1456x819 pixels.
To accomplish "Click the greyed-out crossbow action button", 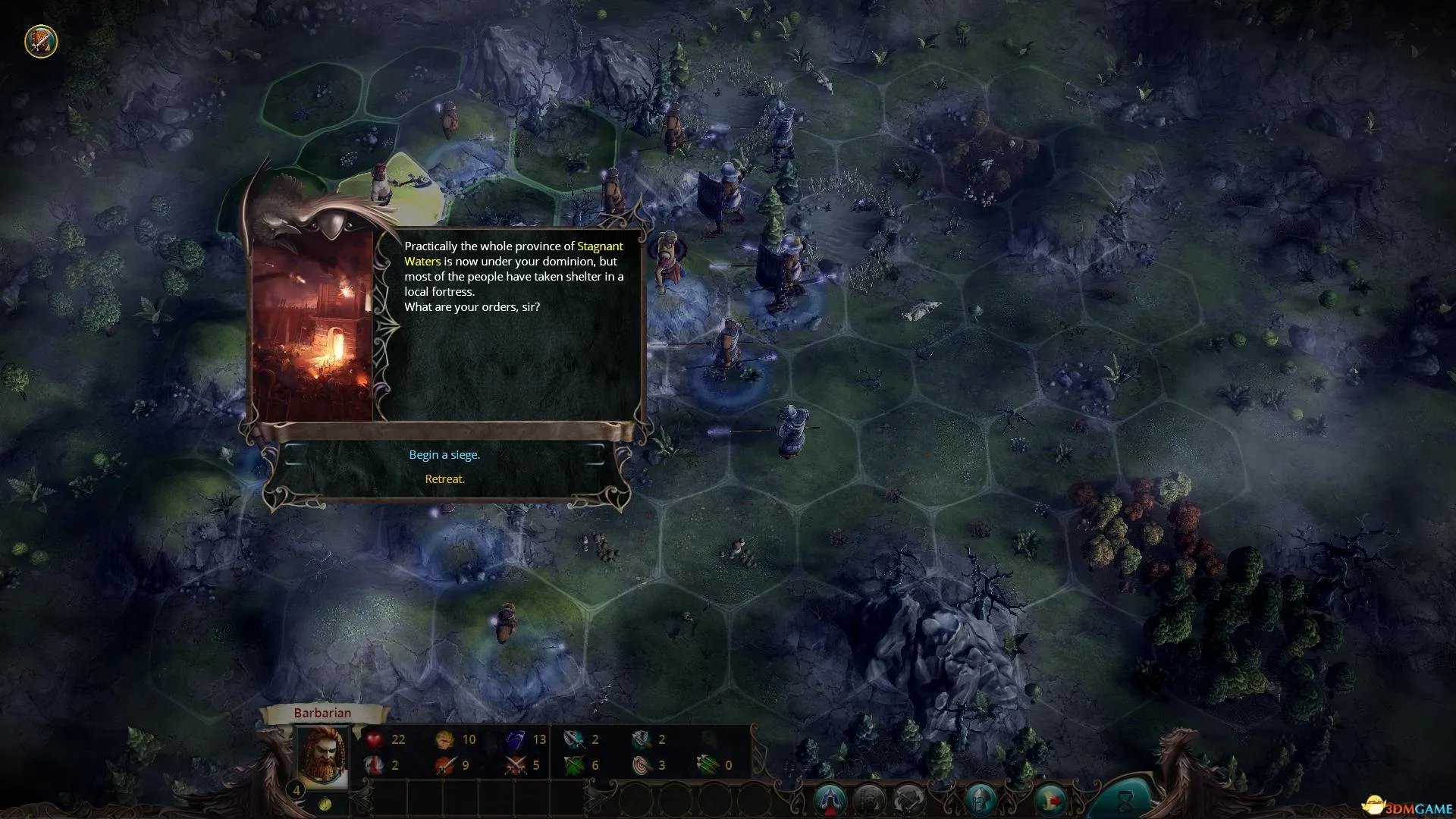I will [908, 799].
